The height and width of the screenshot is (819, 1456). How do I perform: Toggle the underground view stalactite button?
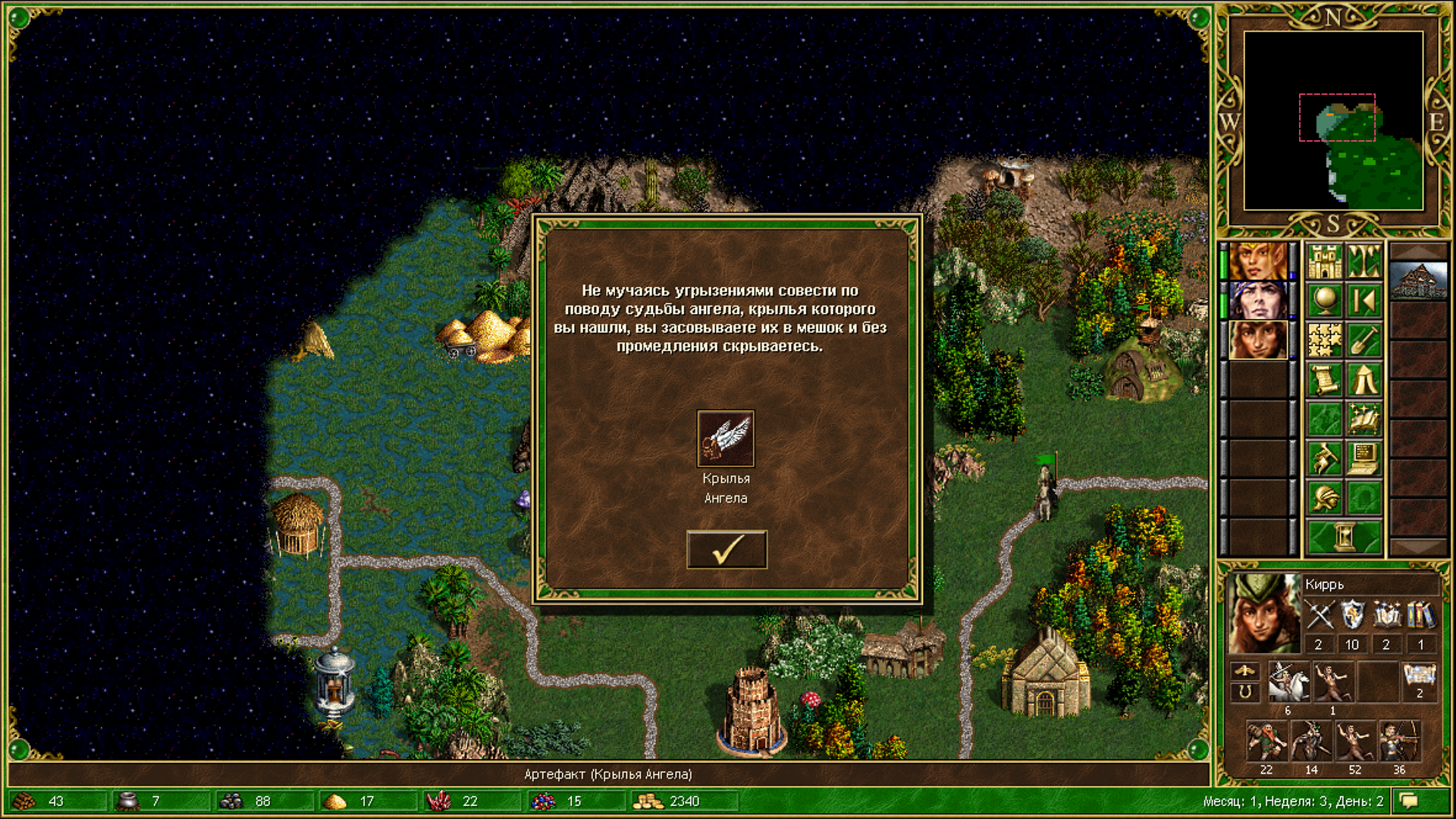(x=1363, y=262)
